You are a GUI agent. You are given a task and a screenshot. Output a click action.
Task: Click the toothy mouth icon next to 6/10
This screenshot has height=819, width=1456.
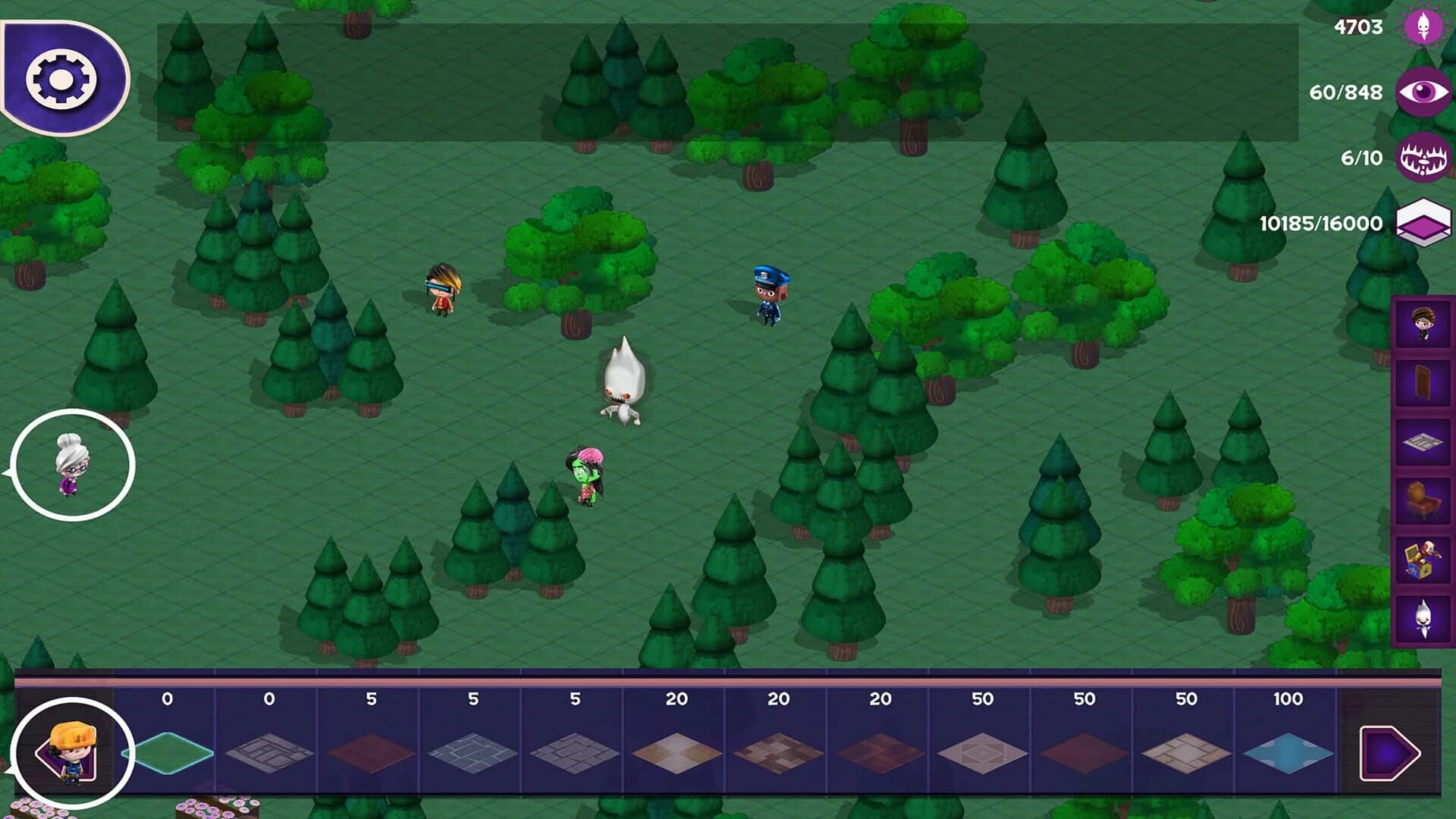click(1424, 156)
